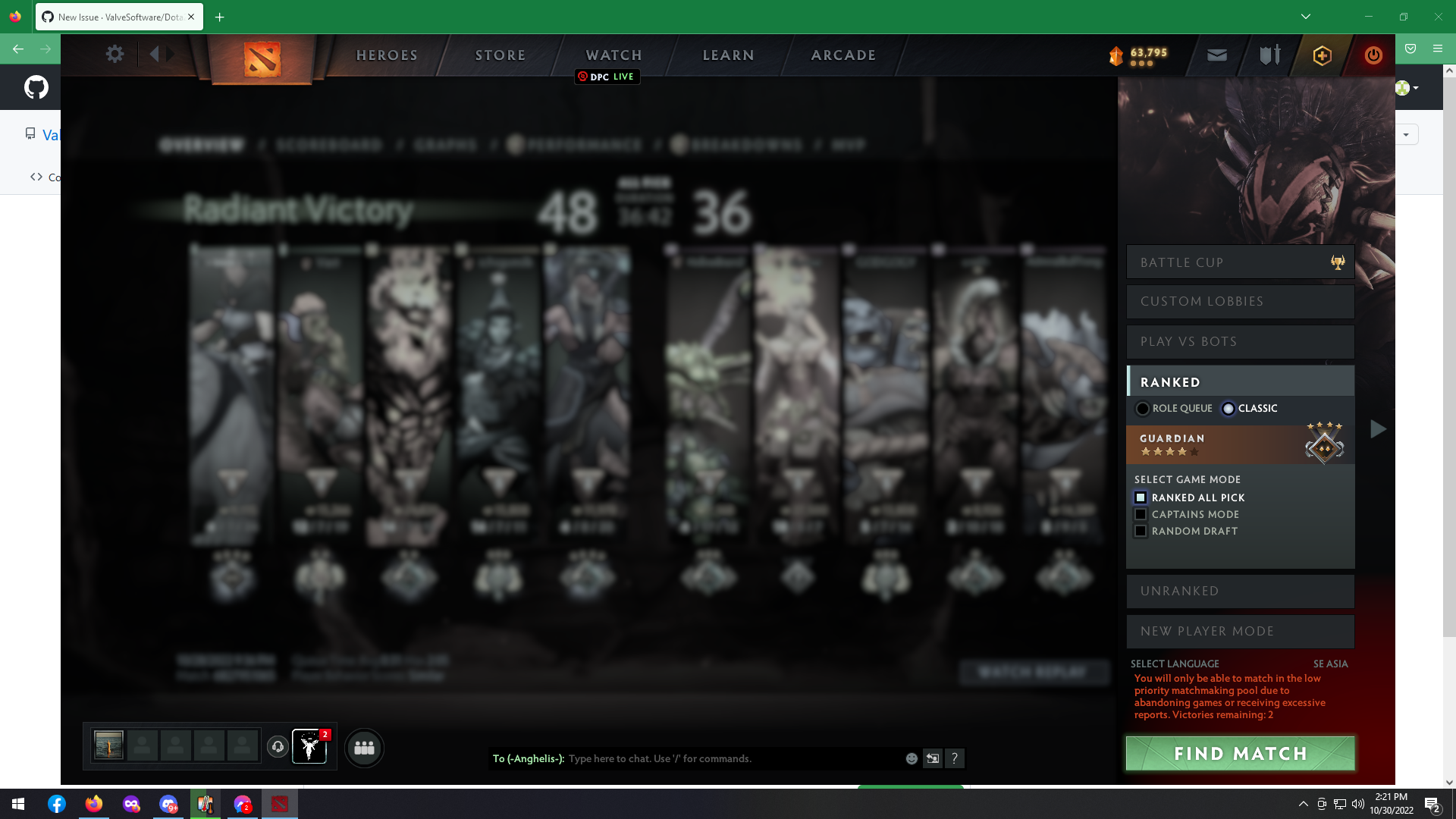The image size is (1456, 819).
Task: Click the FIND MATCH button
Action: click(1241, 753)
